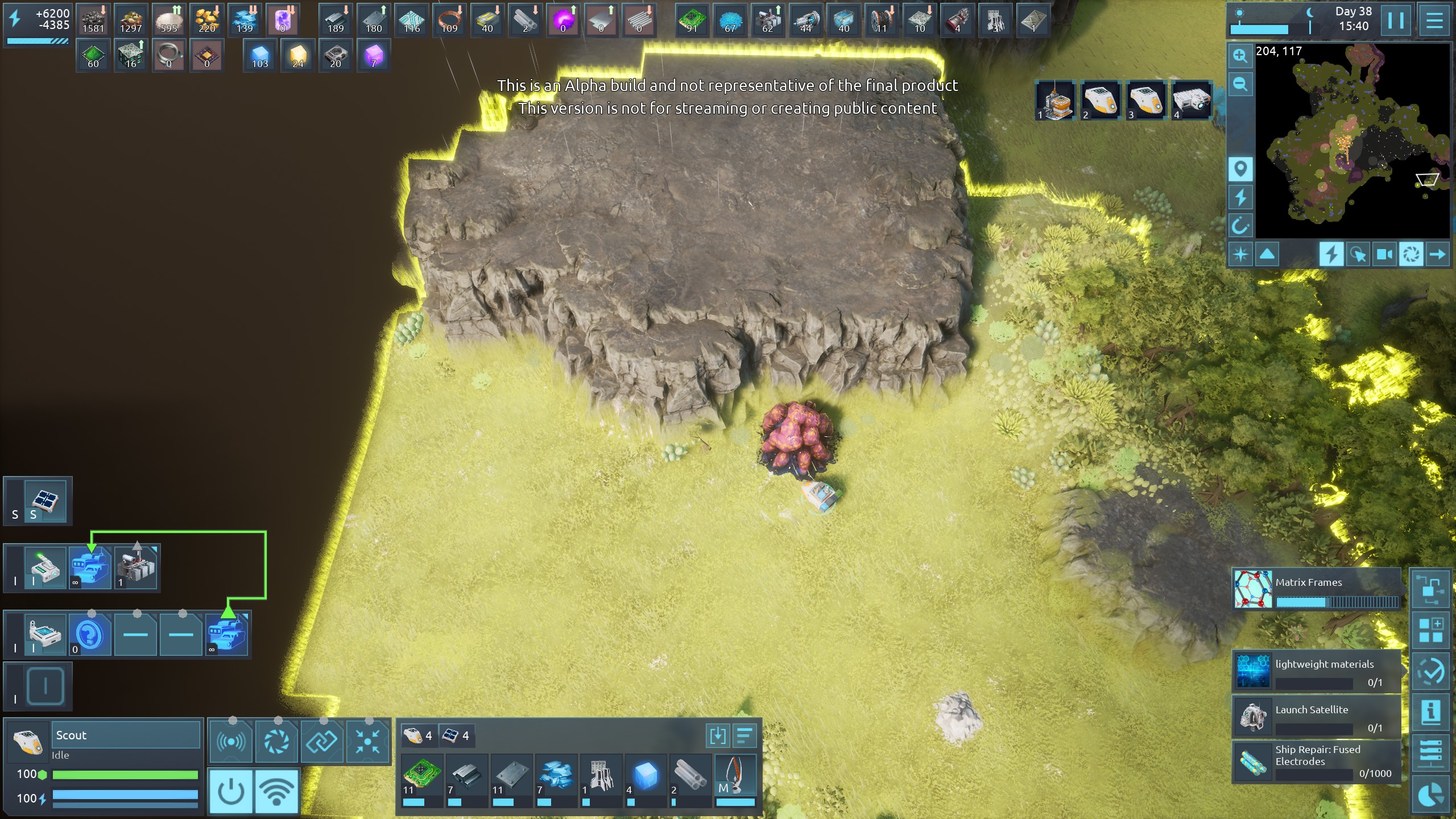Open the lightweight materials objective
1456x819 pixels.
1316,672
